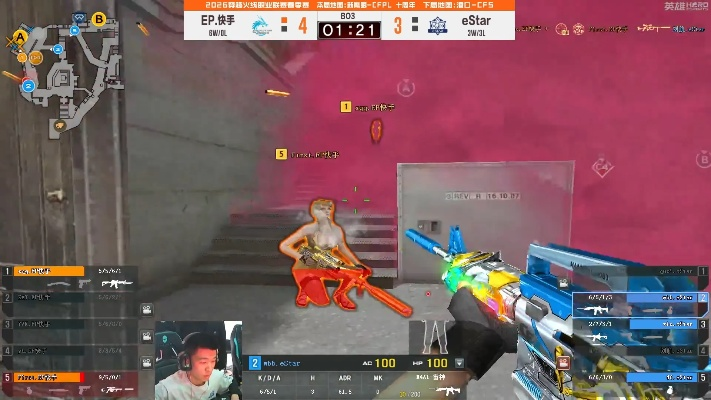711x400 pixels.
Task: Select orange team player row 5
Action: point(69,377)
